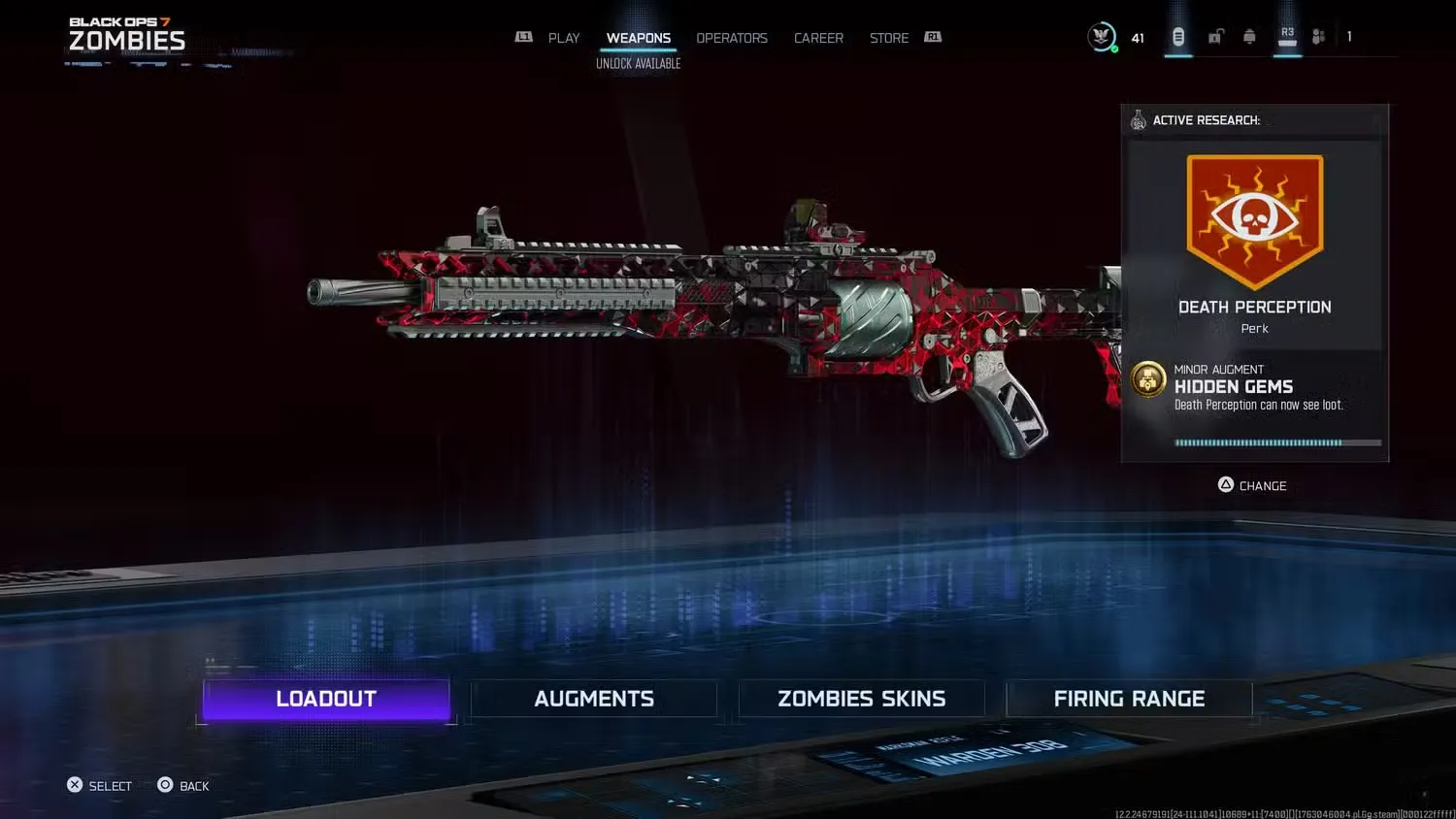This screenshot has height=819, width=1456.
Task: Open the notifications bell icon
Action: [x=1249, y=36]
